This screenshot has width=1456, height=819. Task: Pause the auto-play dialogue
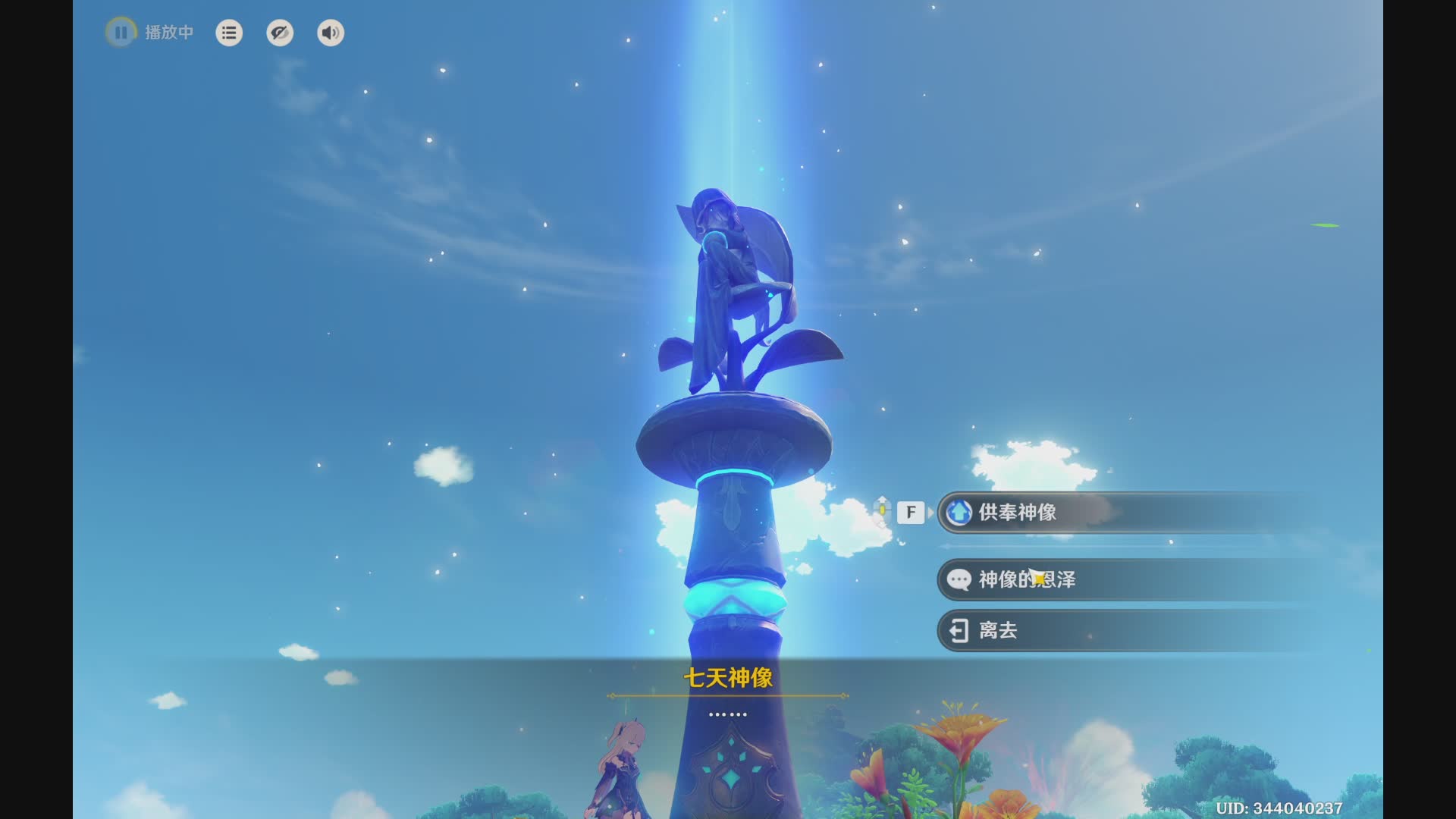(121, 33)
